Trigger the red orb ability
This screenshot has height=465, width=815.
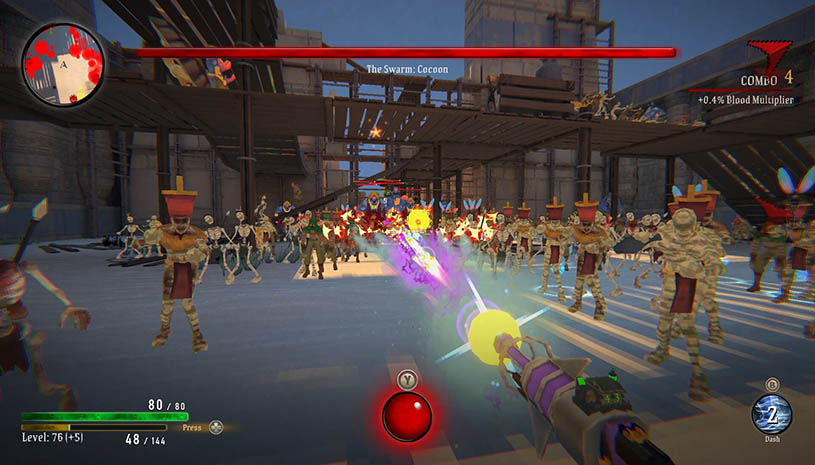[x=406, y=416]
